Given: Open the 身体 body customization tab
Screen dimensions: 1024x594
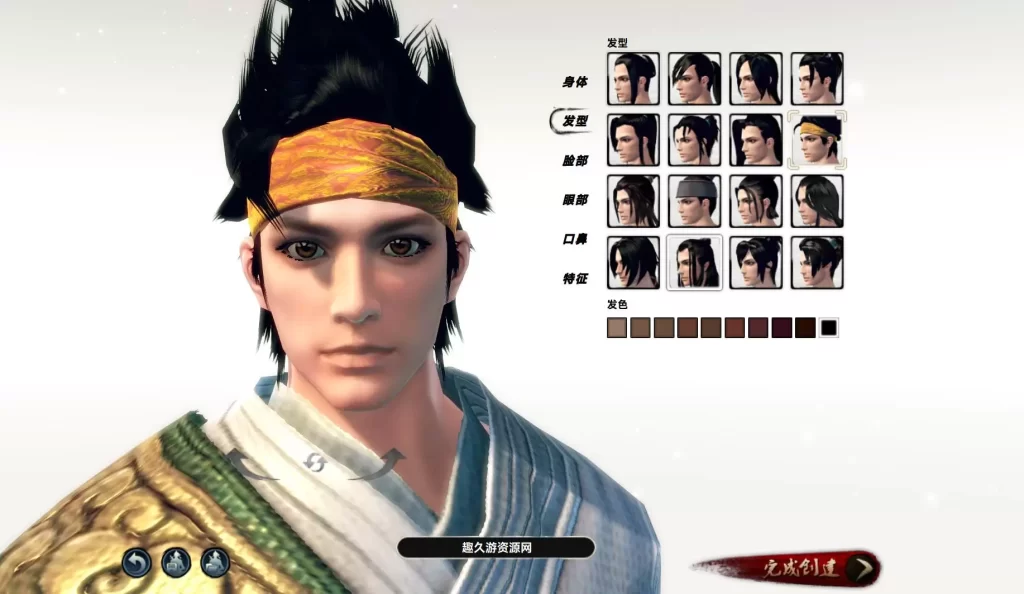Looking at the screenshot, I should tap(574, 82).
